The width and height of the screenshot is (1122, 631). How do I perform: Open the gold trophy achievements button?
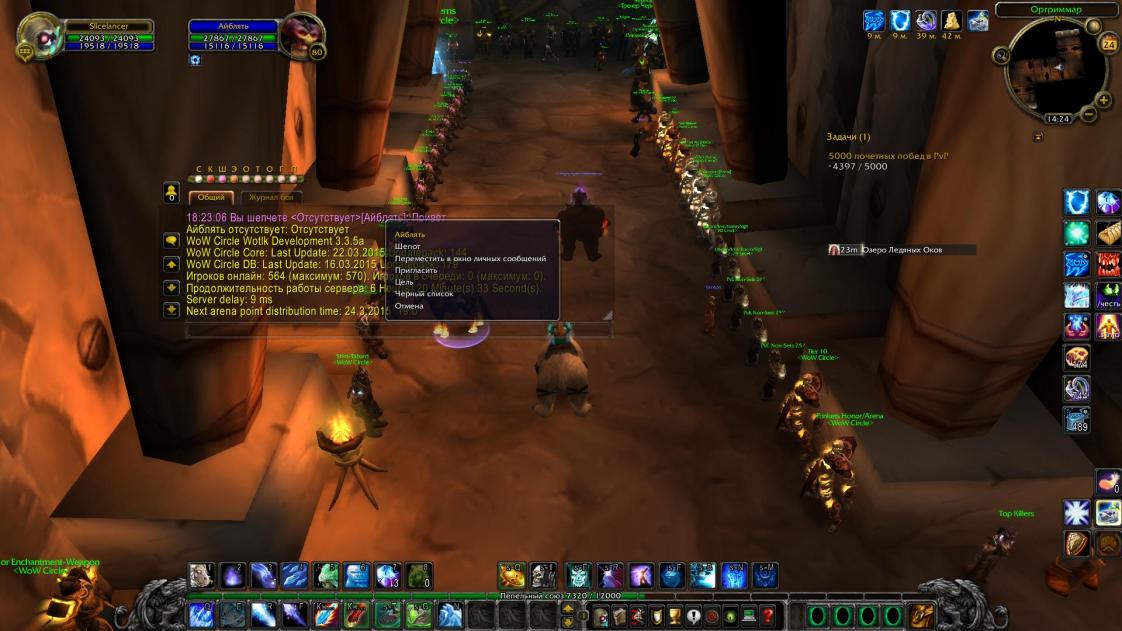click(675, 615)
